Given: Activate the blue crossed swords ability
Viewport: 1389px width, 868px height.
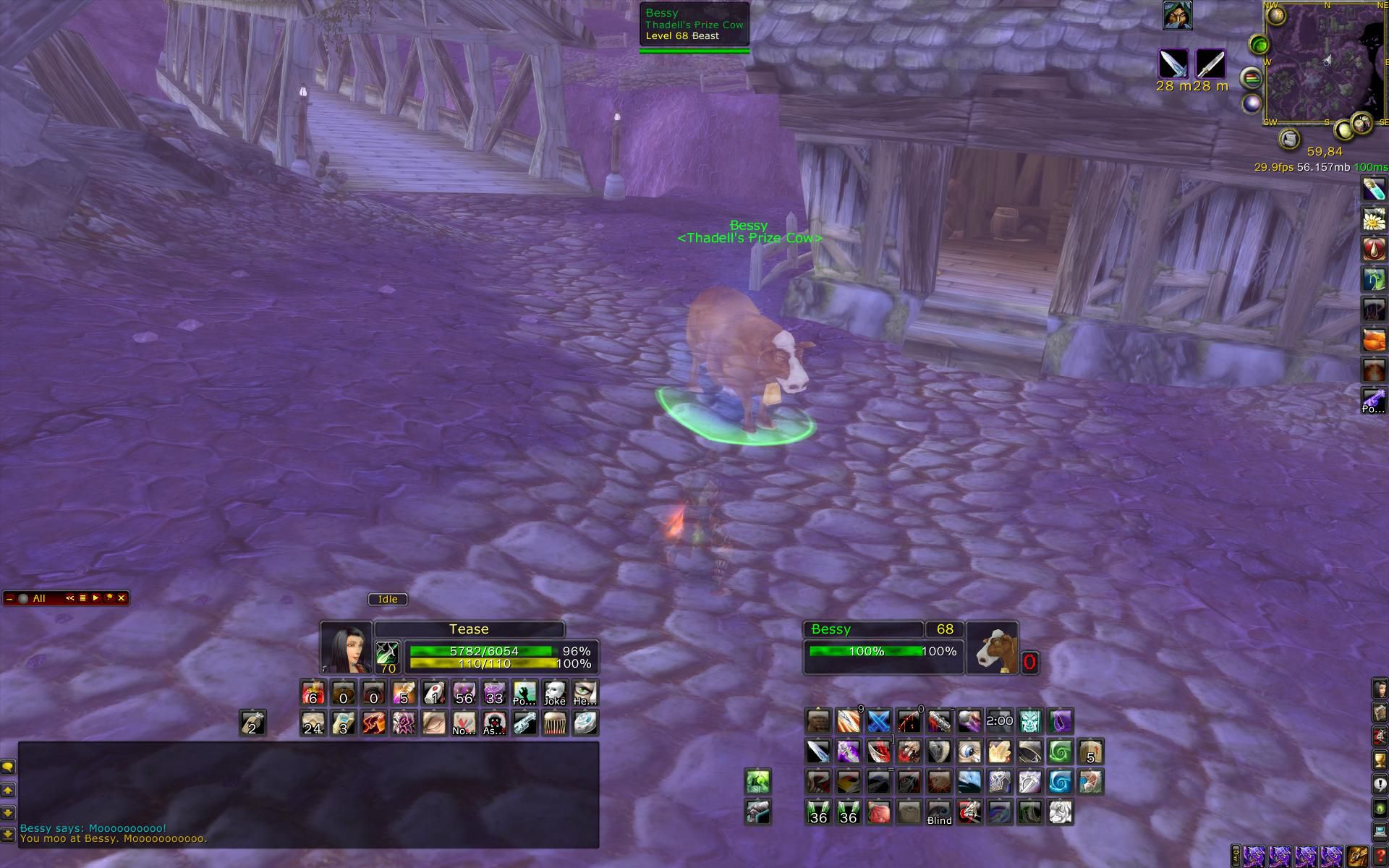Looking at the screenshot, I should [x=878, y=721].
